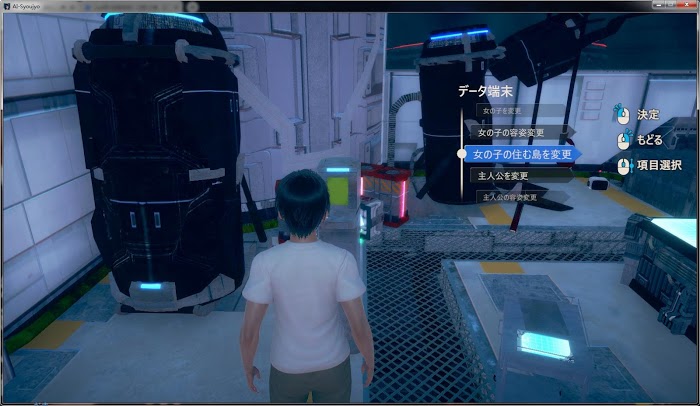This screenshot has width=700, height=406.
Task: Choose 女の子の容姿変更 in the data terminal
Action: [x=510, y=132]
